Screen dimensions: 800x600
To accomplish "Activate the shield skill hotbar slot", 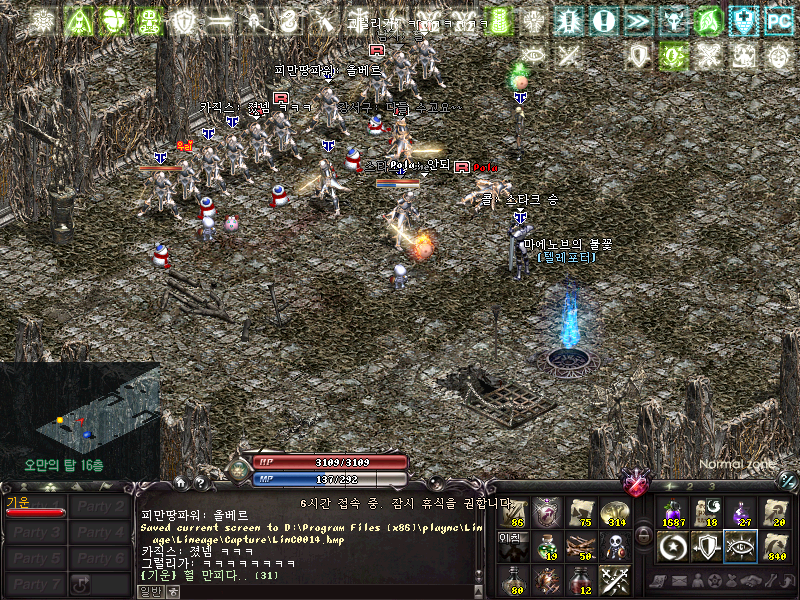I will tap(707, 547).
